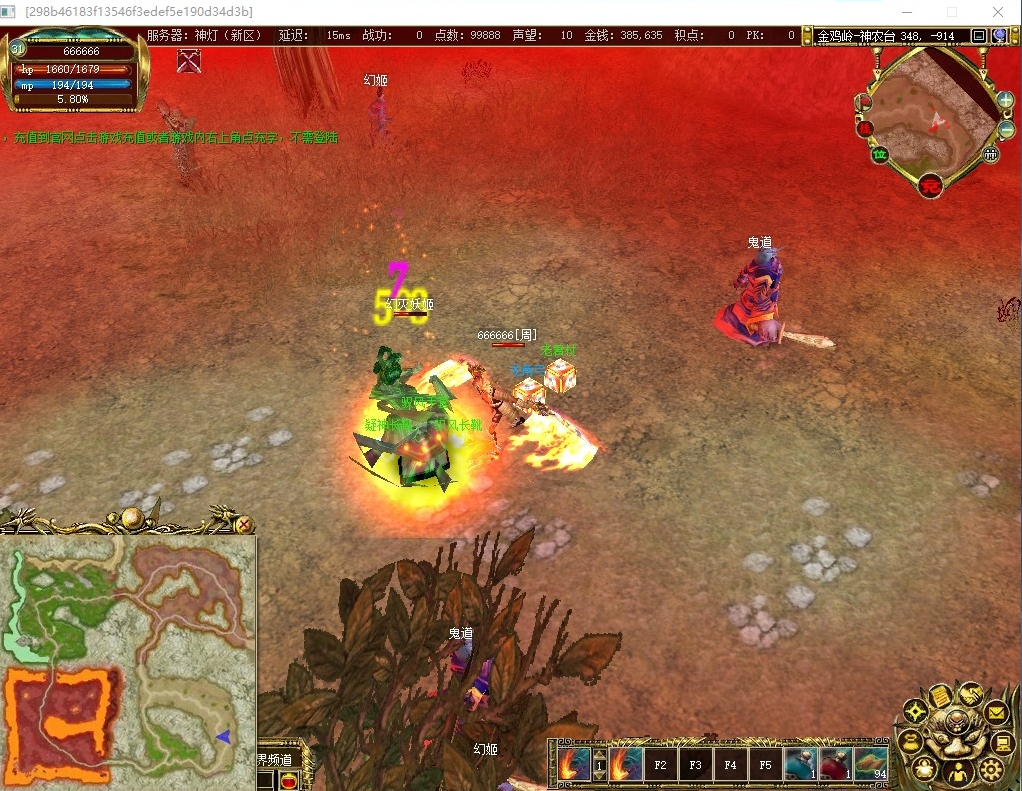Image resolution: width=1022 pixels, height=791 pixels.
Task: Open the character figure icon
Action: [x=958, y=772]
